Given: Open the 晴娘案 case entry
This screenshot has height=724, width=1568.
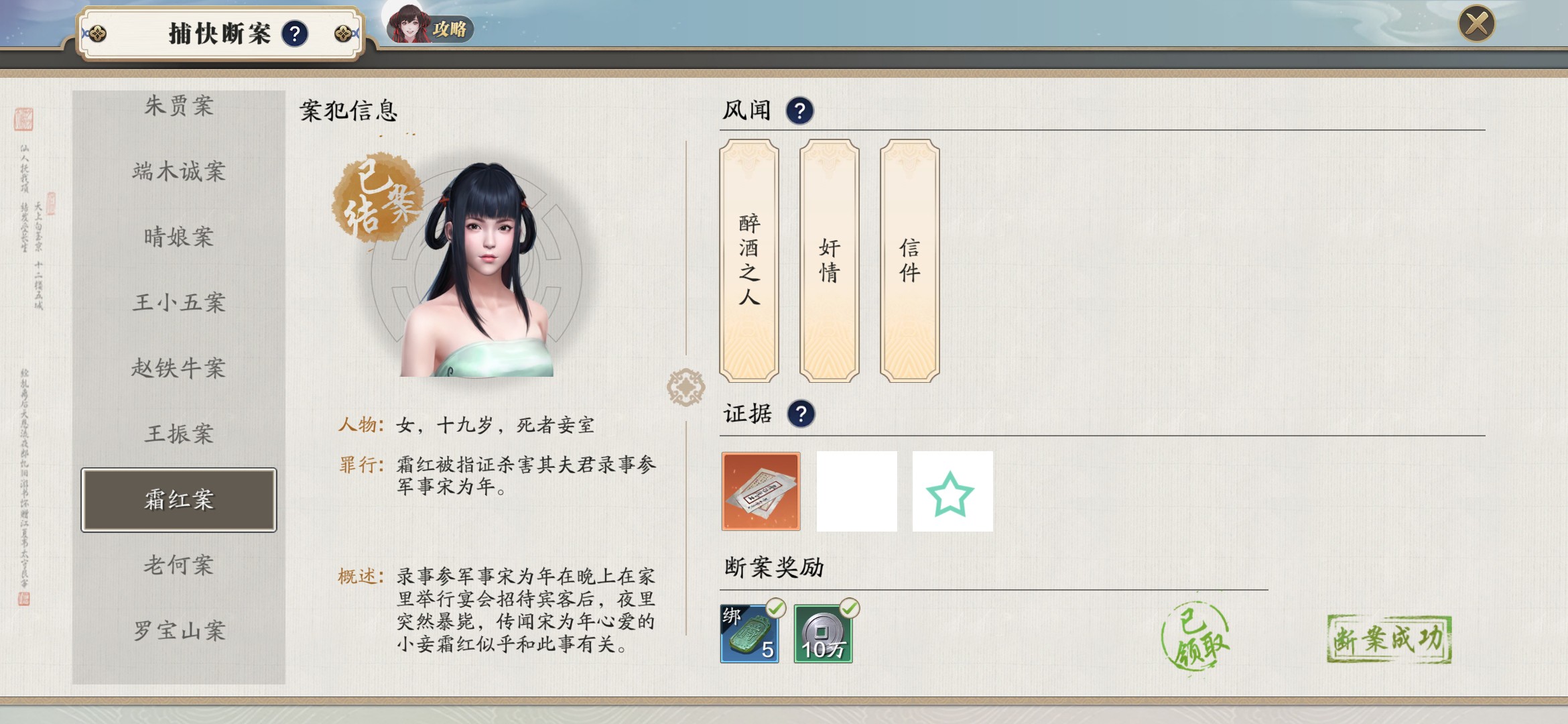Looking at the screenshot, I should point(179,237).
